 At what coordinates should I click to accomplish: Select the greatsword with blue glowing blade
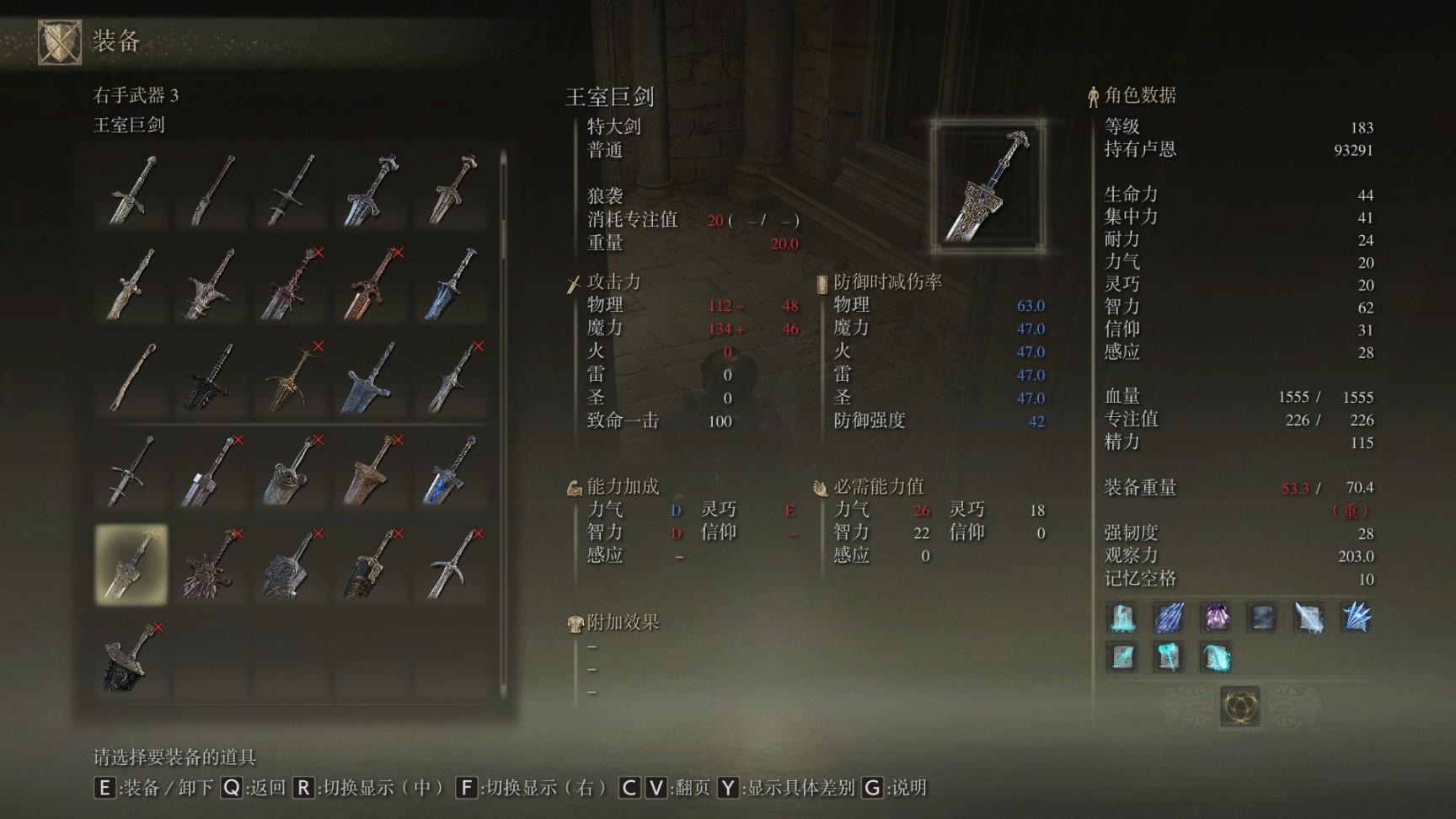tap(452, 472)
